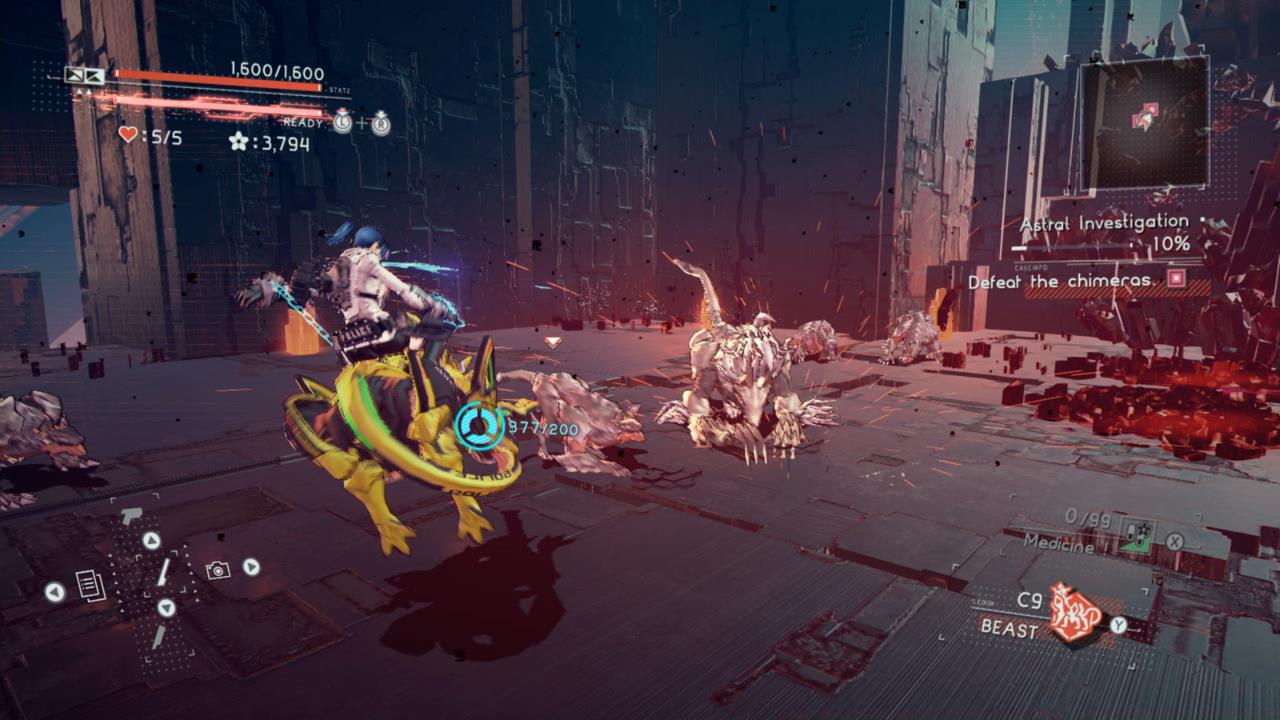The image size is (1280, 720).
Task: Click the files/documents icon near the D-pad
Action: (x=91, y=584)
